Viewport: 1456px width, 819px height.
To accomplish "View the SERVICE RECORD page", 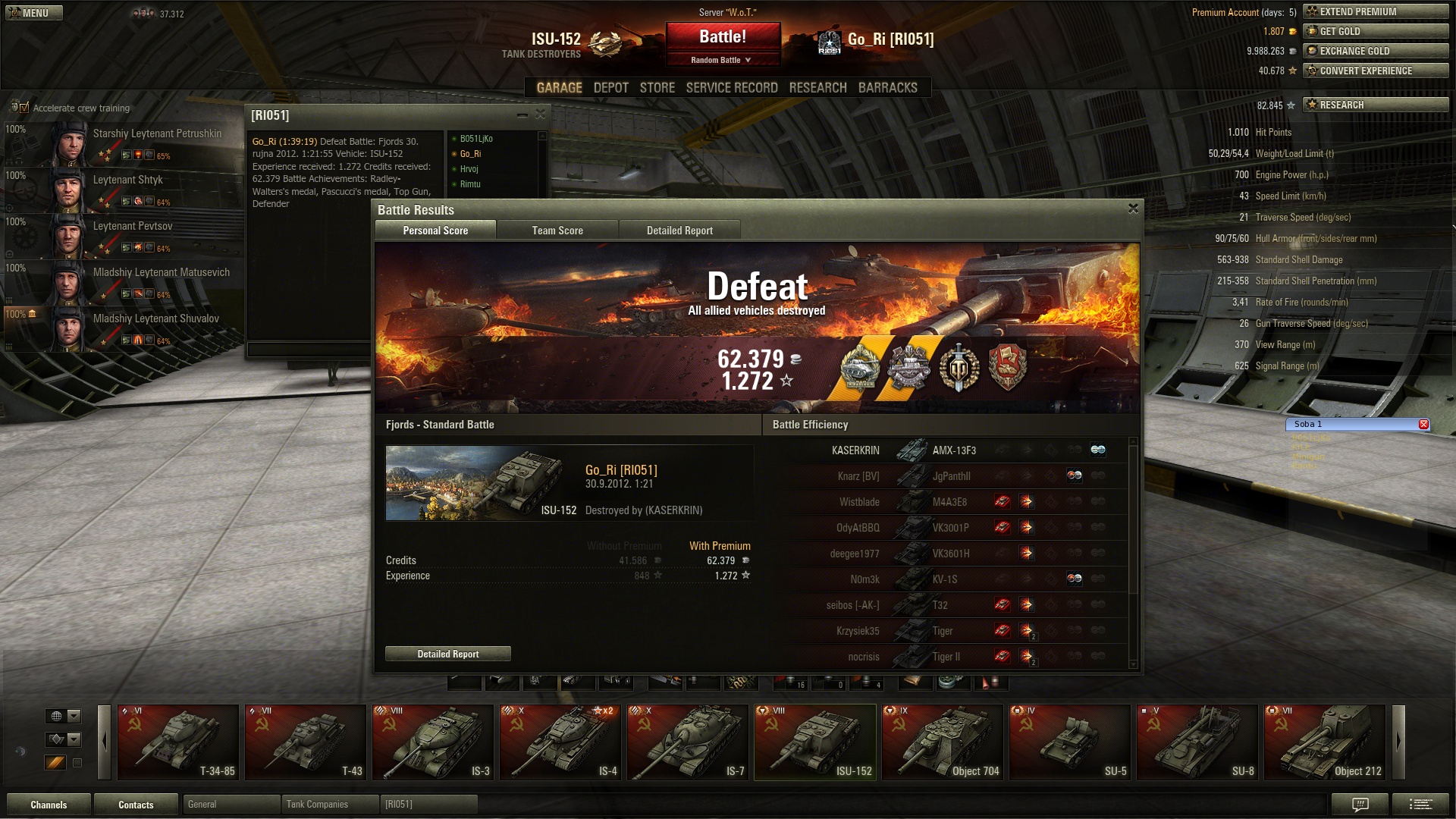I will point(731,88).
